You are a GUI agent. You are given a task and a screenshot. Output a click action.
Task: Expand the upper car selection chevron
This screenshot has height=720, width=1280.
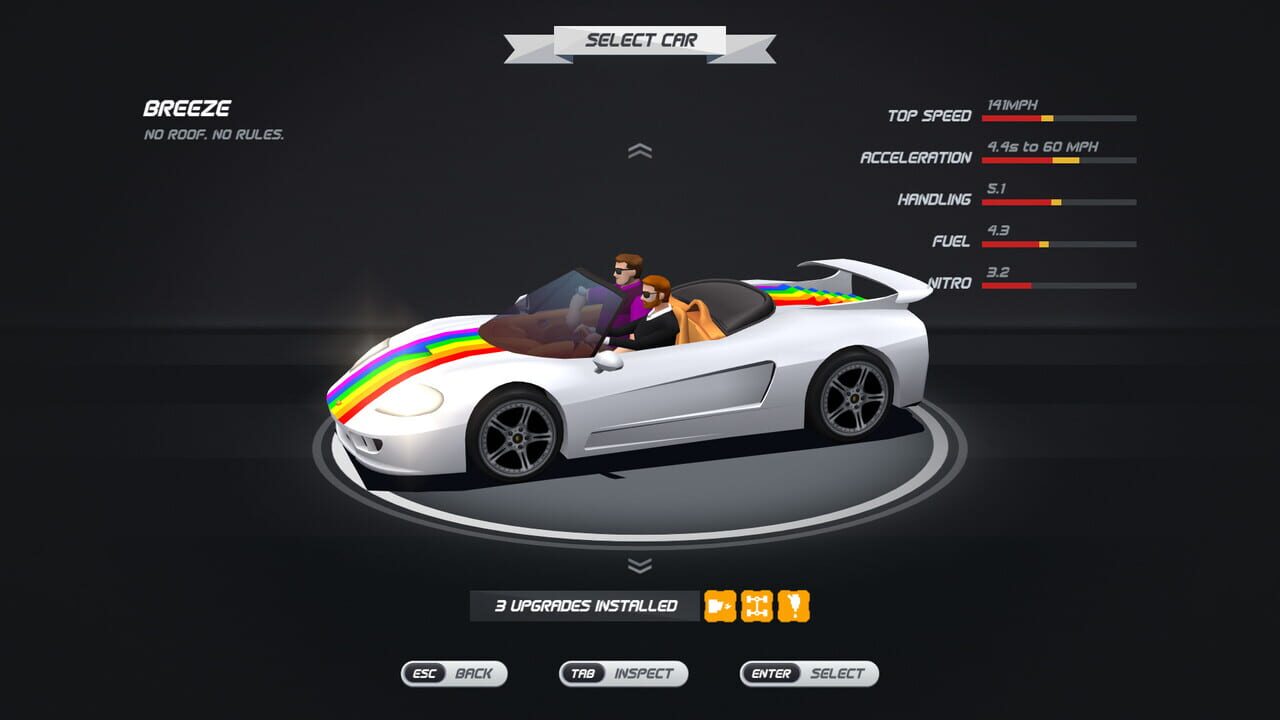(x=640, y=152)
